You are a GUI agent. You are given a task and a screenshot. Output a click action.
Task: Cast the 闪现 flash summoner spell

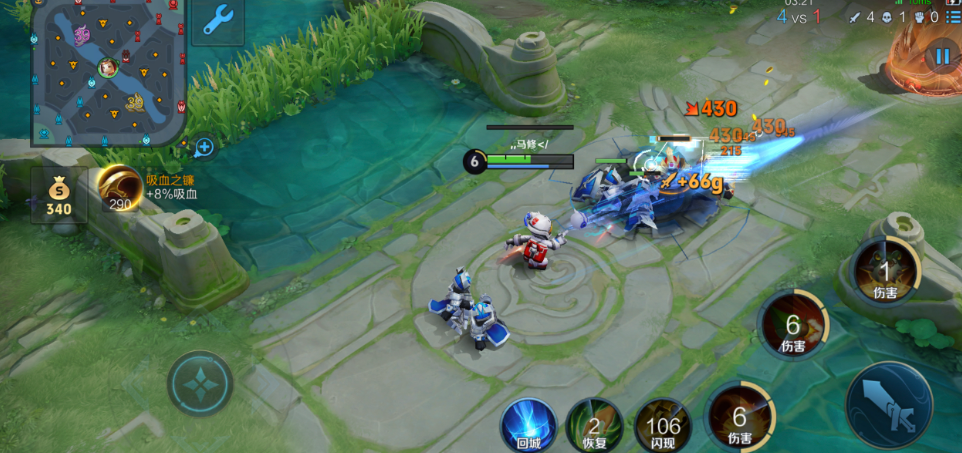tap(662, 425)
